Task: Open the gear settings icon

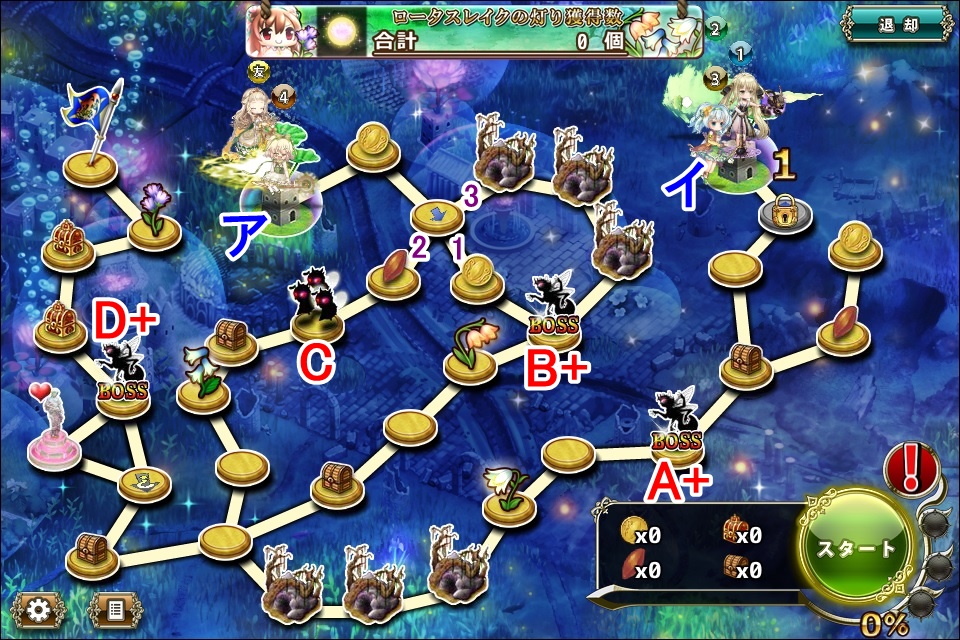Action: tap(39, 608)
